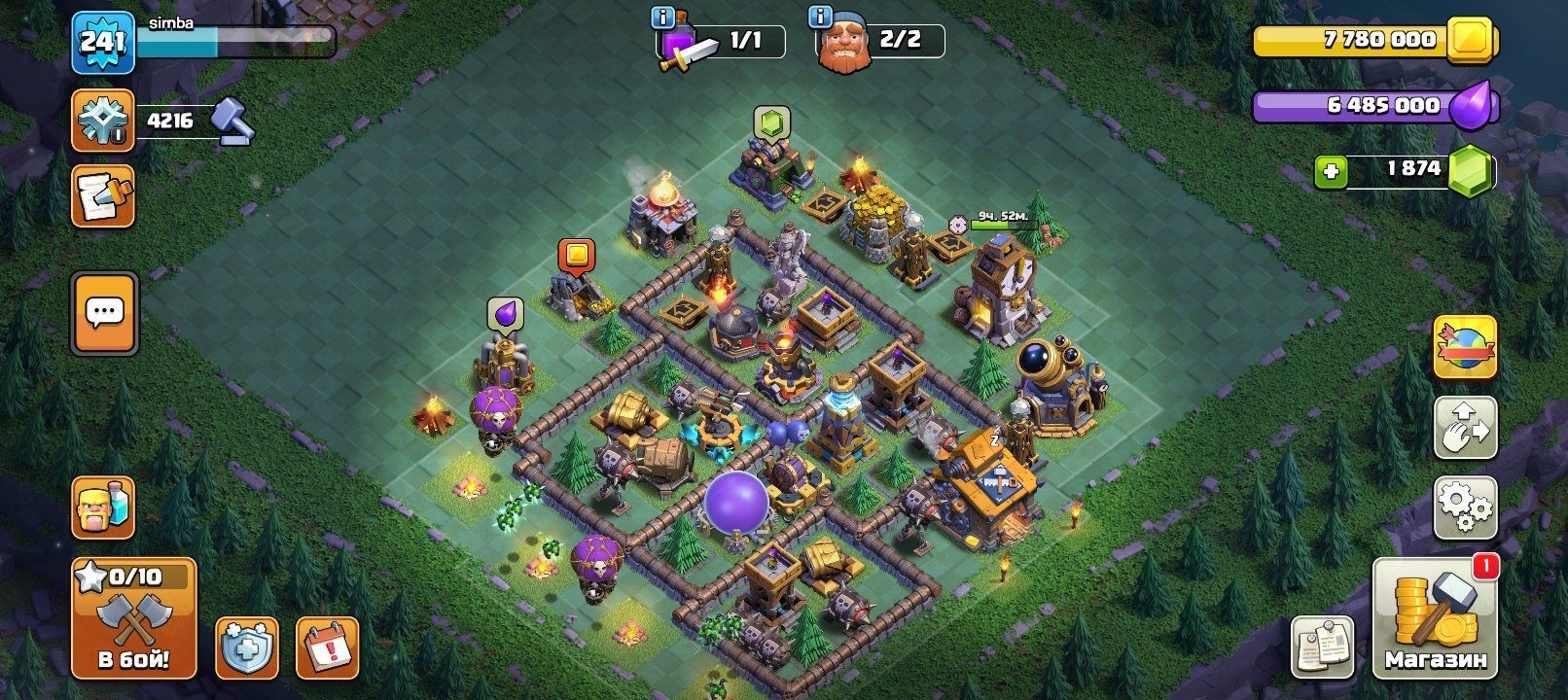The width and height of the screenshot is (1568, 700).
Task: Open the shield defense button
Action: coord(246,647)
